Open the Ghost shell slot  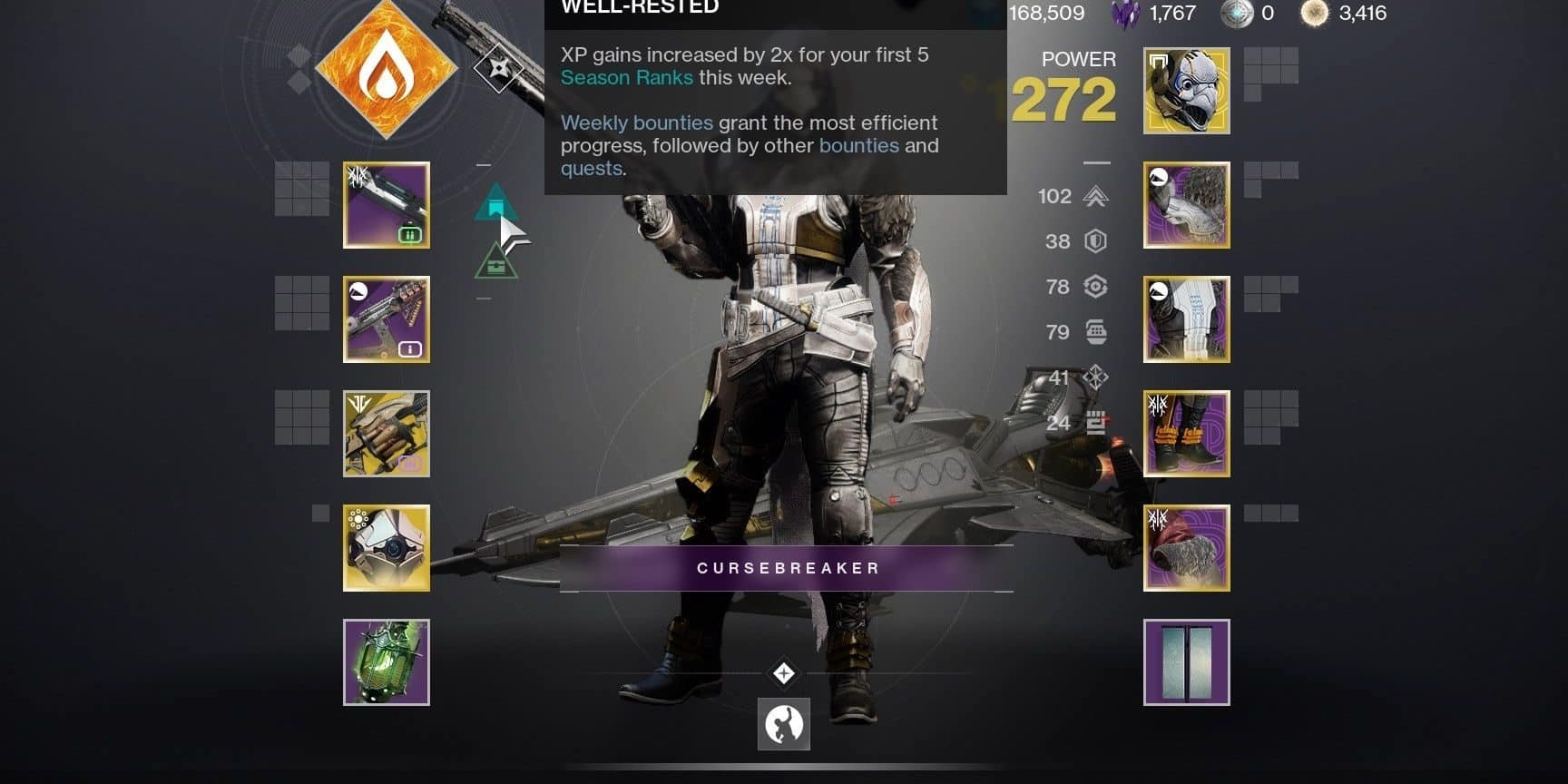point(386,548)
